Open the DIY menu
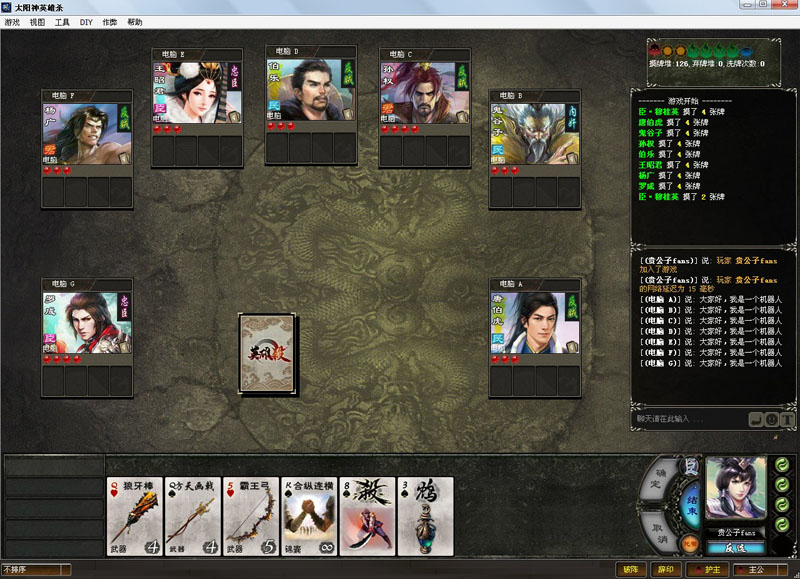This screenshot has height=579, width=800. [x=86, y=21]
